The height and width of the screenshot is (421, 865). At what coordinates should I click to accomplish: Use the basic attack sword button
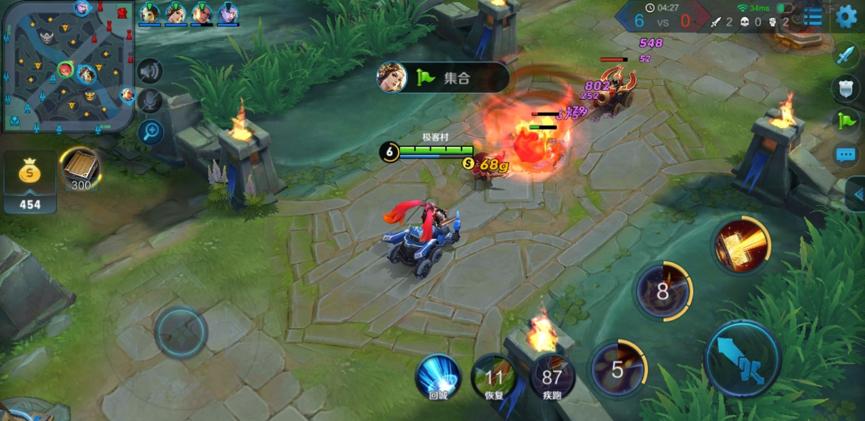coord(742,357)
